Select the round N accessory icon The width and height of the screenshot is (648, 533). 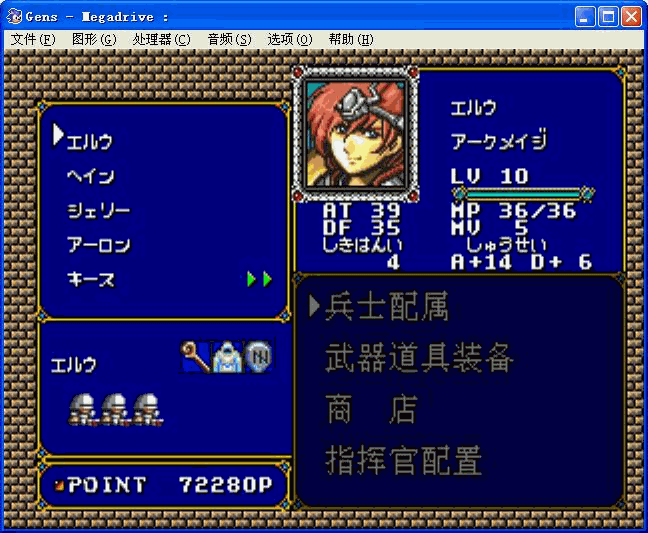click(259, 356)
